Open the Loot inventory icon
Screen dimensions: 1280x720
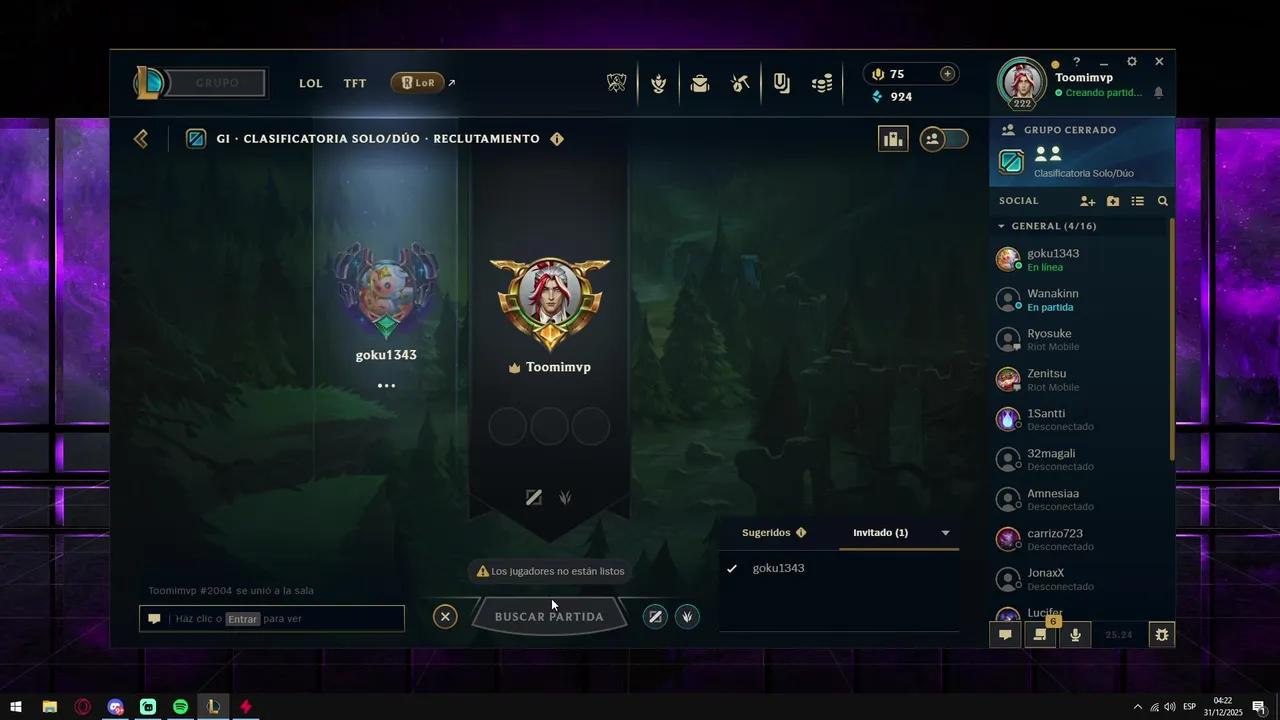[699, 83]
